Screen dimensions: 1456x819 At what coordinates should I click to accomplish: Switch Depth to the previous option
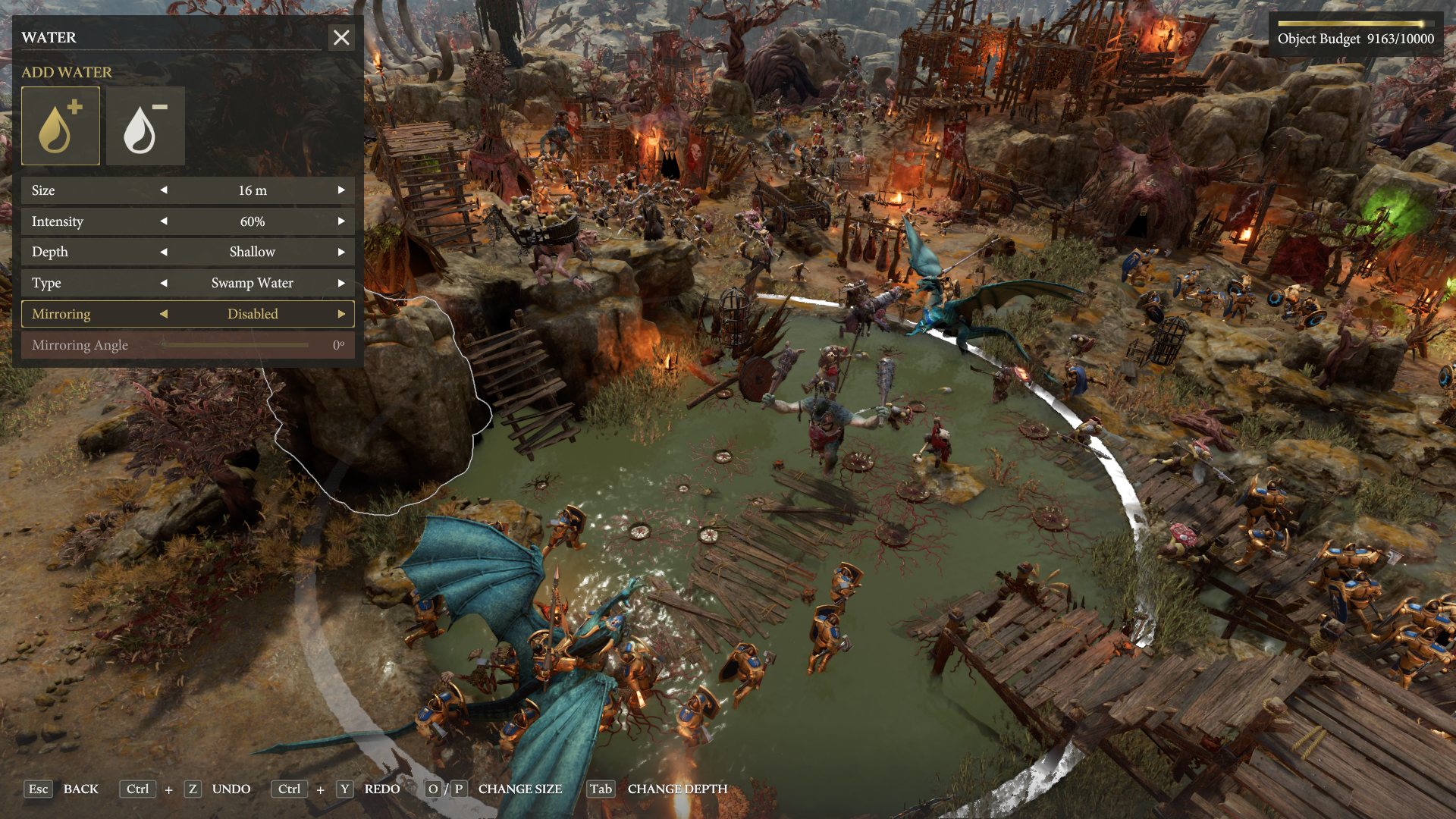[x=164, y=252]
